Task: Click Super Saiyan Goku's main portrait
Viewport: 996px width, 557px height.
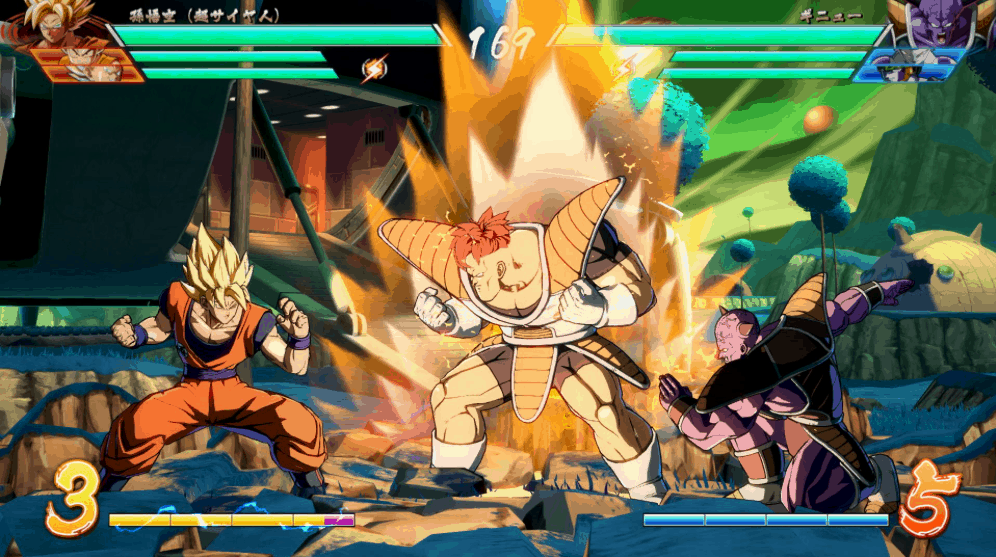Action: (48, 22)
